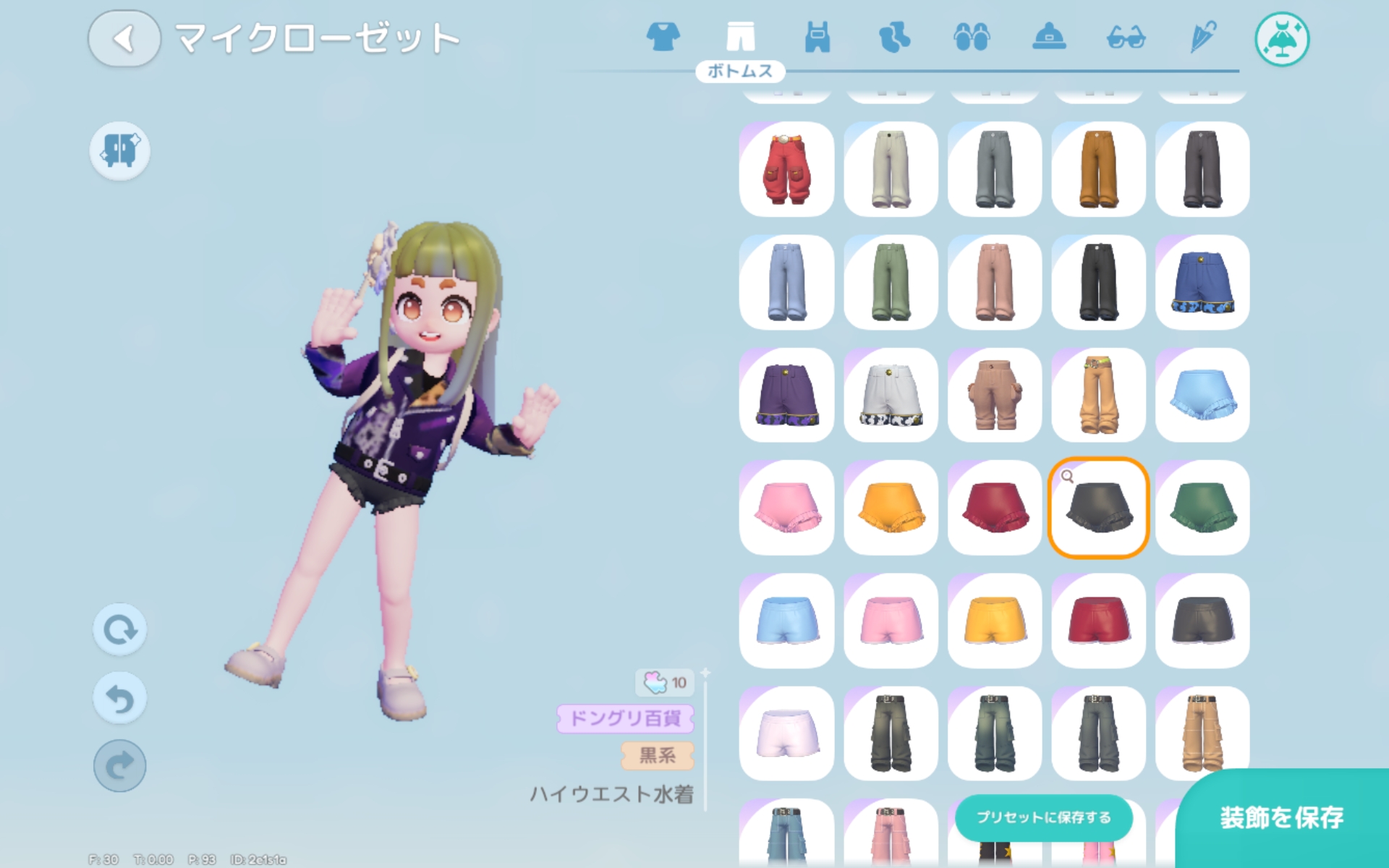Select the red cargo pants thumbnail
Image resolution: width=1389 pixels, height=868 pixels.
786,170
